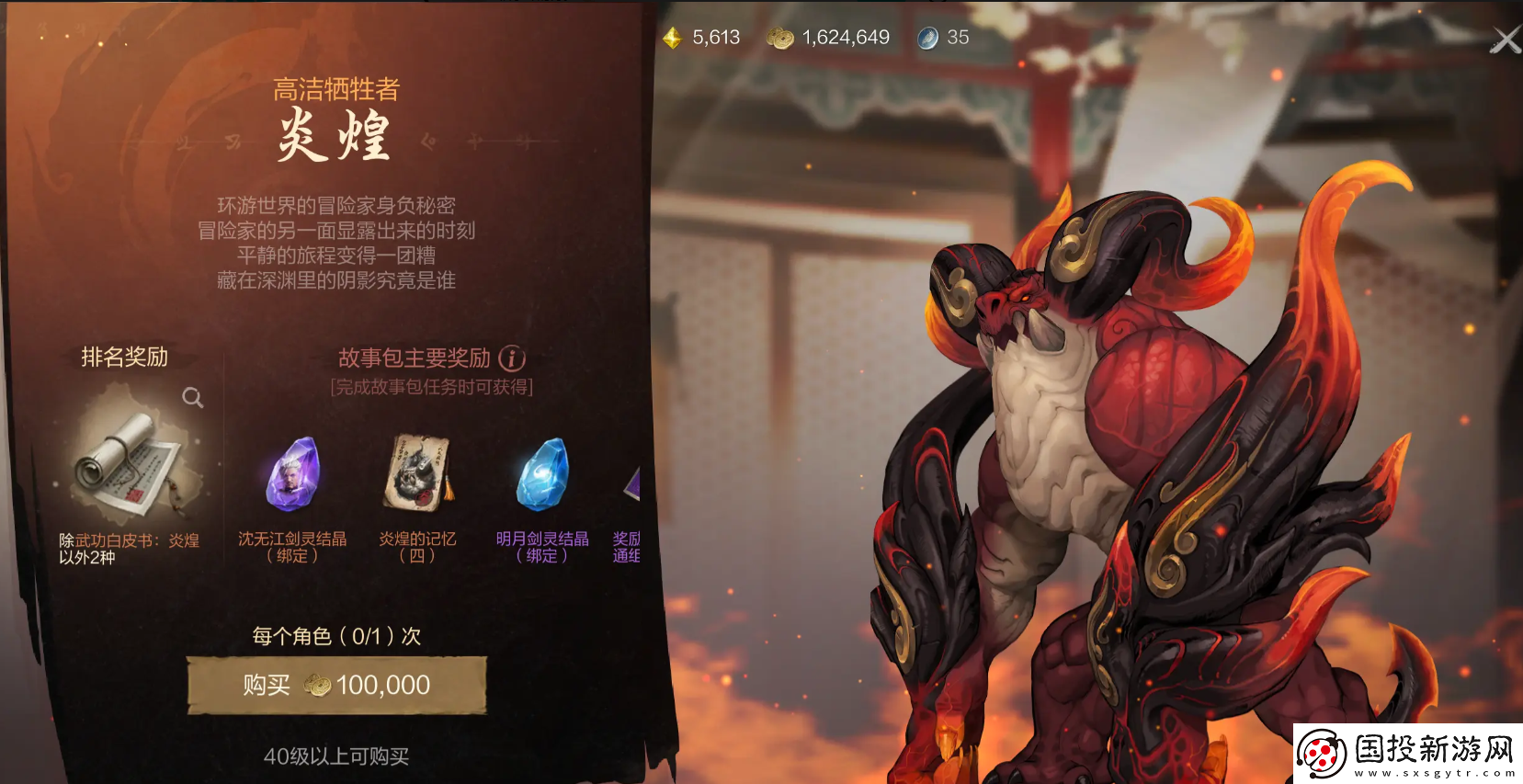Click the coin currency icon showing 1,624,649
Screen dimensions: 1523x784
(779, 38)
